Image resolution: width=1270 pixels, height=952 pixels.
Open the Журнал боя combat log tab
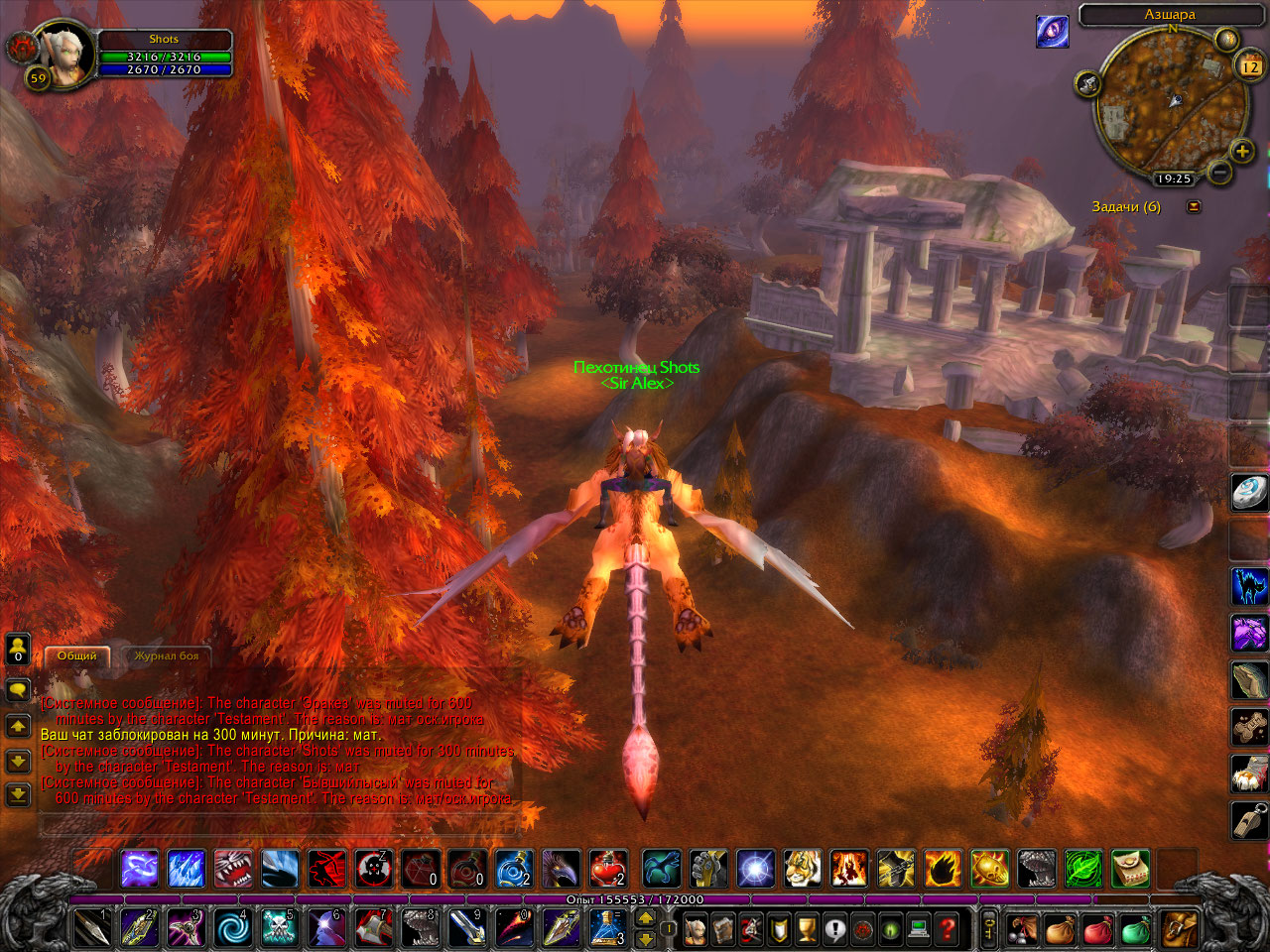(x=166, y=655)
